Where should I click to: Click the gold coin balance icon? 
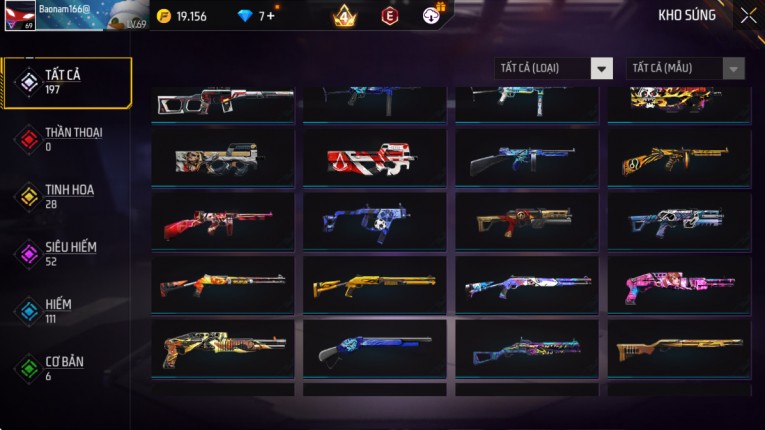tap(164, 16)
